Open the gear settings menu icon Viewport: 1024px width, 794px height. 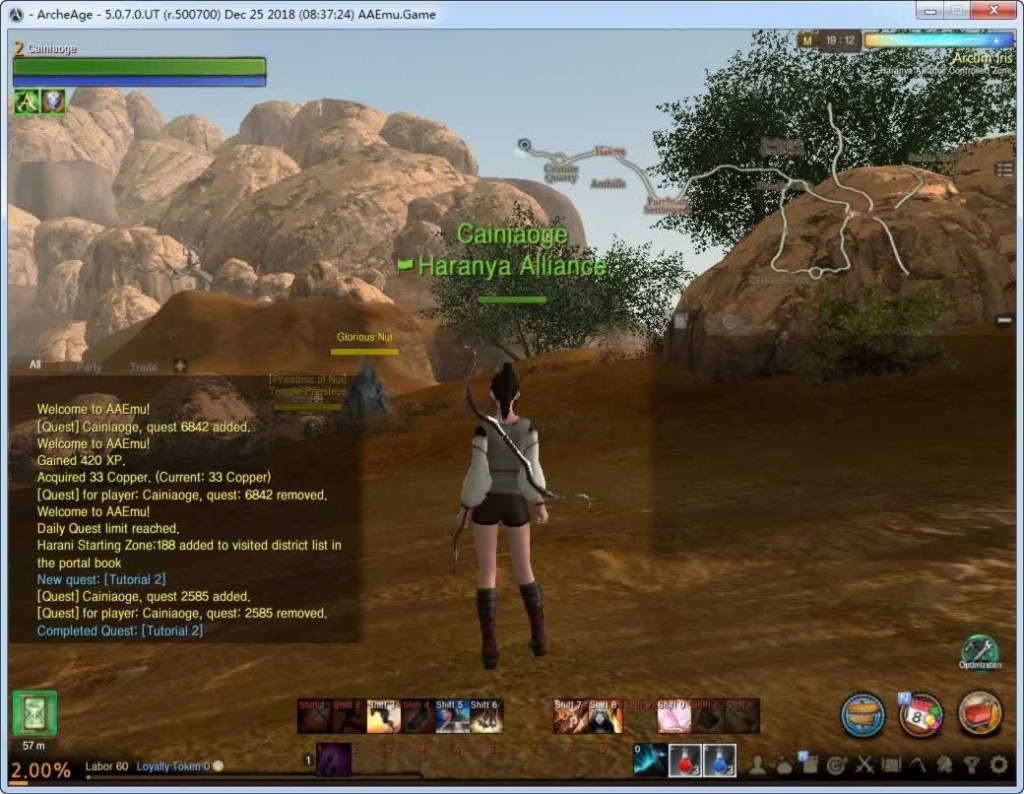[x=999, y=766]
